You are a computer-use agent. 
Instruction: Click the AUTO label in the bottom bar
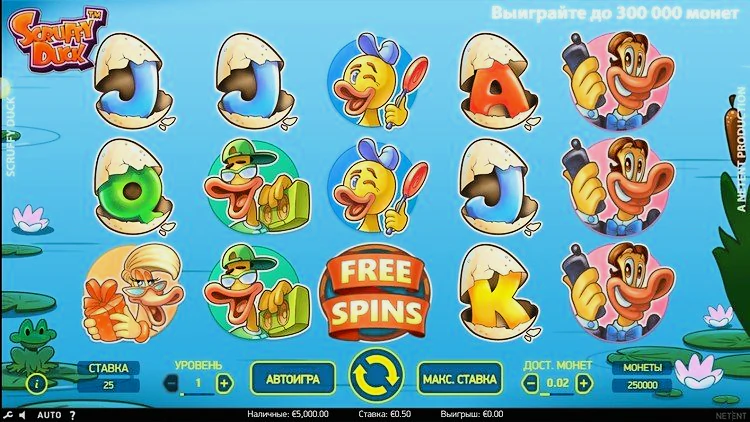(x=49, y=414)
